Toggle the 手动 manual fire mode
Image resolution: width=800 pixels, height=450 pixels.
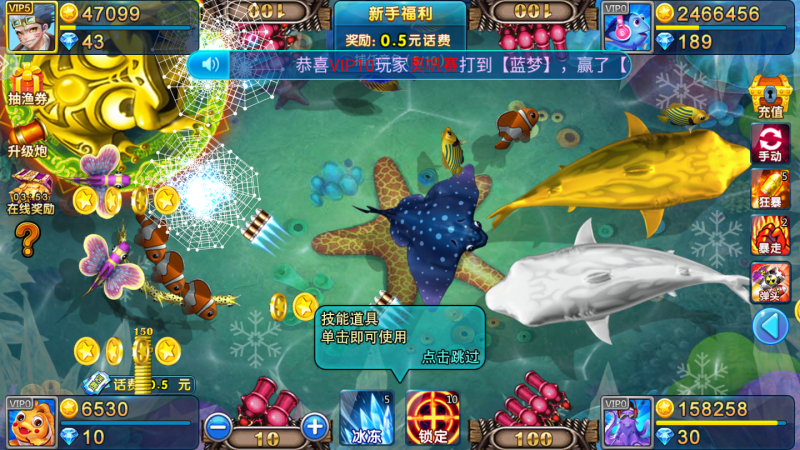770,143
